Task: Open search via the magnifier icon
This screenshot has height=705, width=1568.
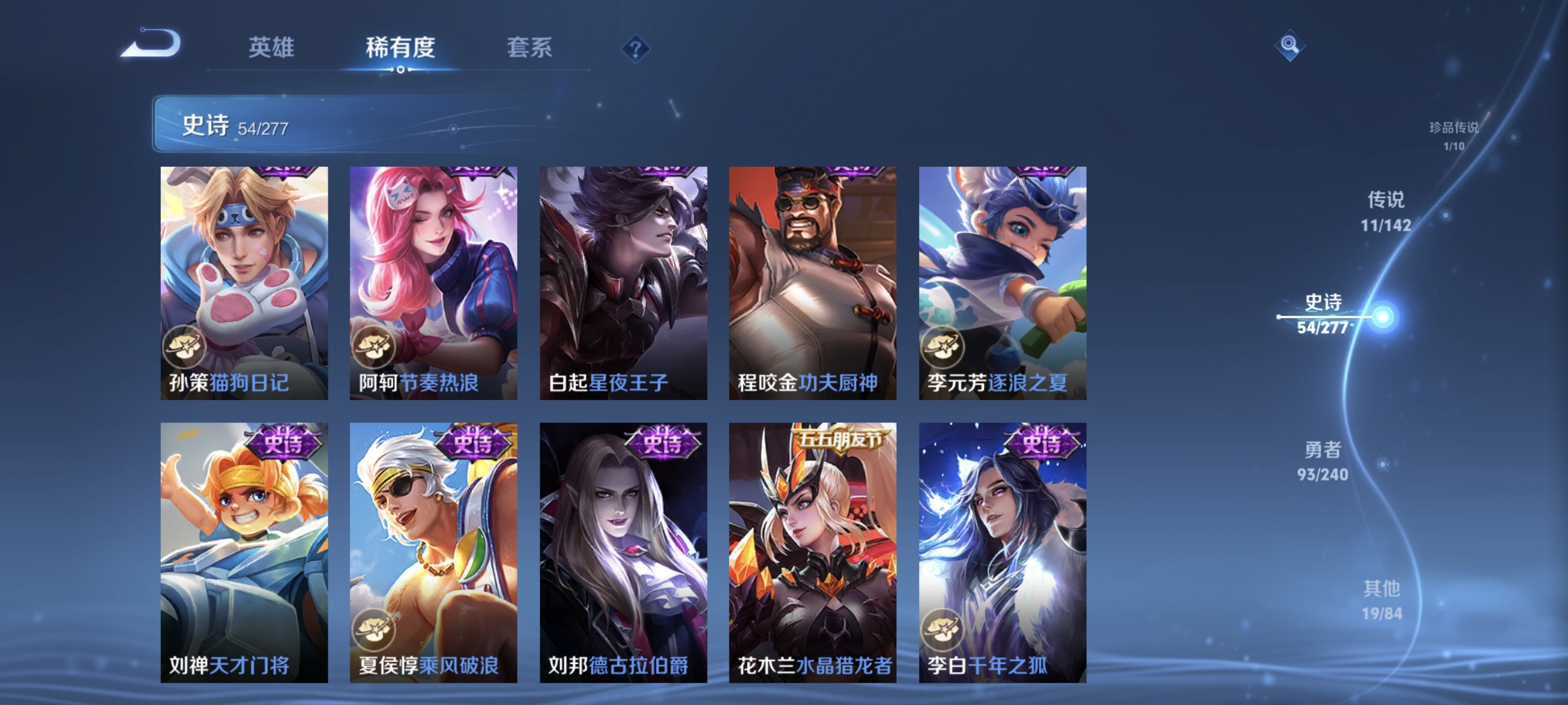Action: 1290,45
